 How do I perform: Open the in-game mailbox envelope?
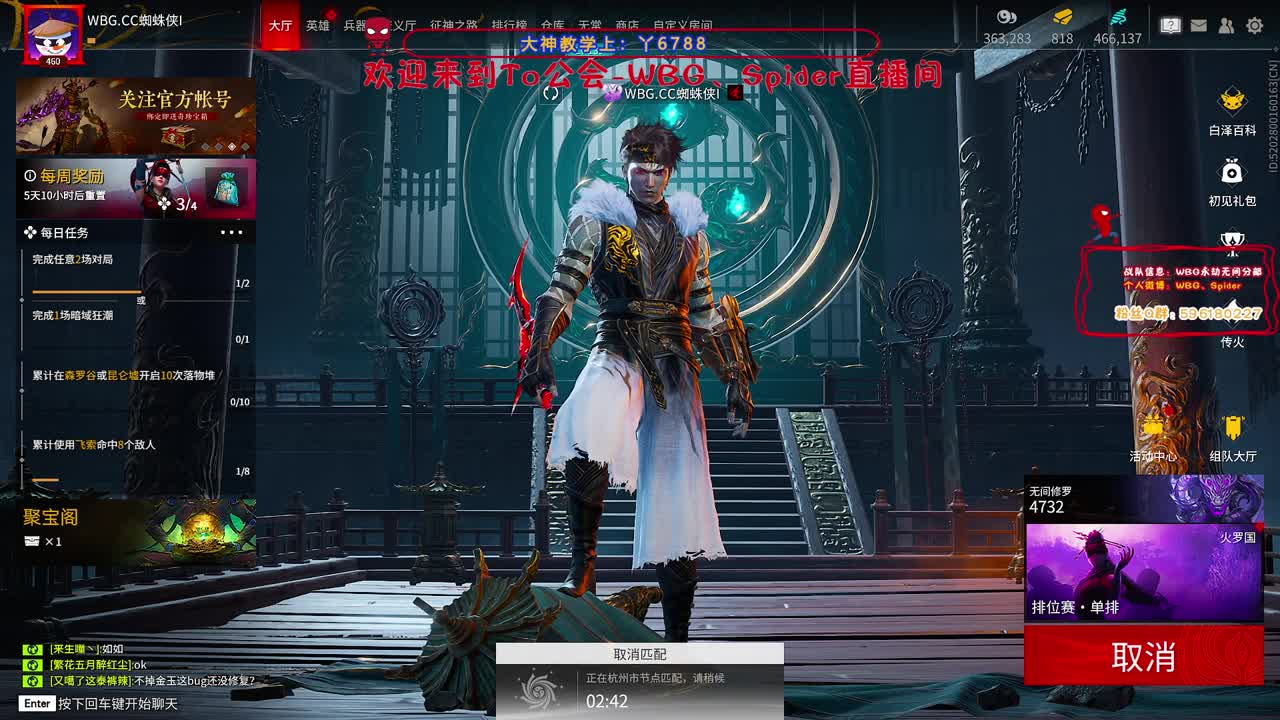point(1198,26)
